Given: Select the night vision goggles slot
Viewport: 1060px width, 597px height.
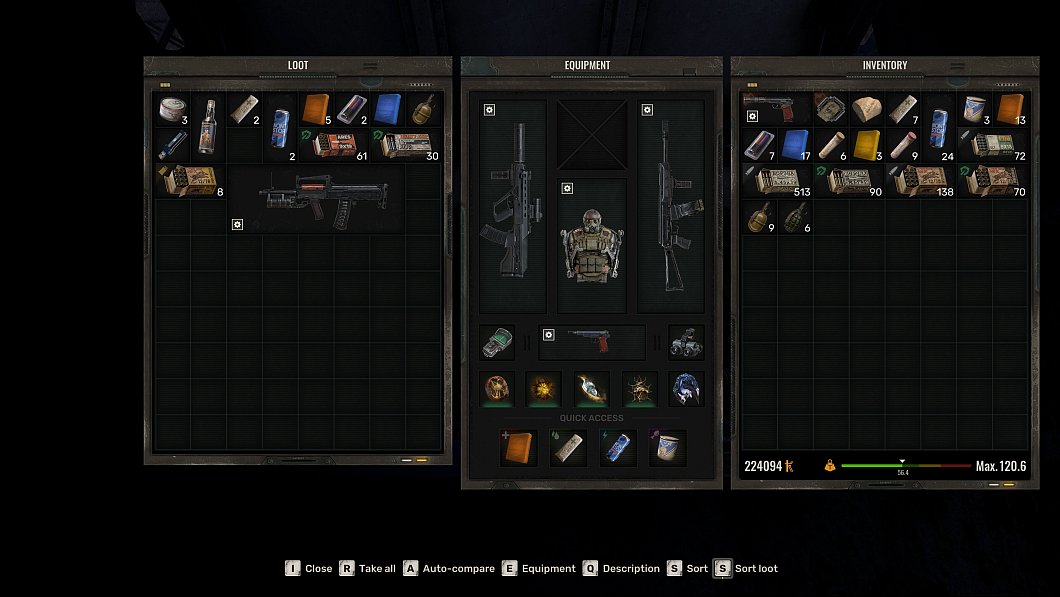Looking at the screenshot, I should pyautogui.click(x=686, y=342).
